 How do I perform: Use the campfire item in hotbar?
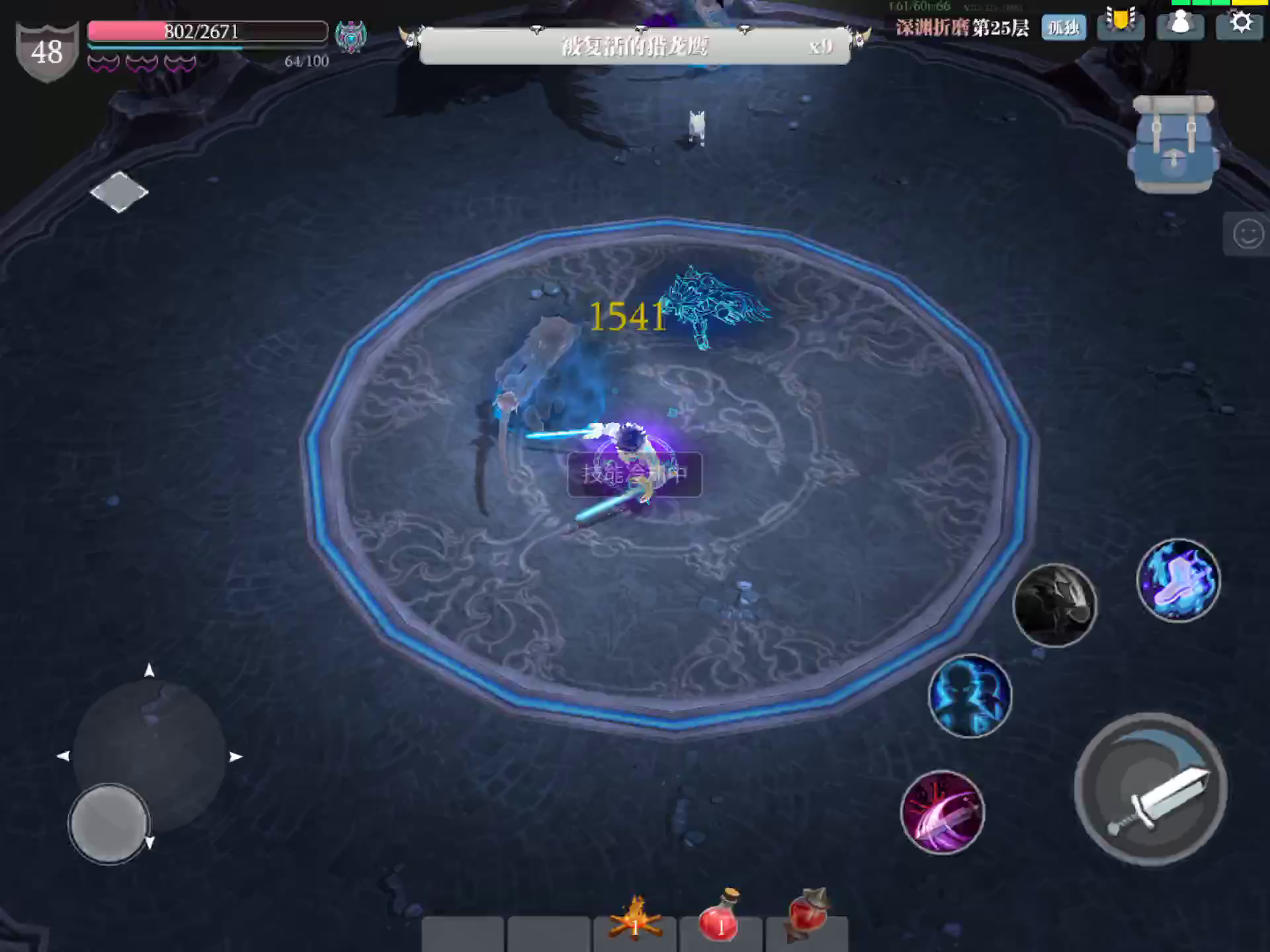[635, 921]
